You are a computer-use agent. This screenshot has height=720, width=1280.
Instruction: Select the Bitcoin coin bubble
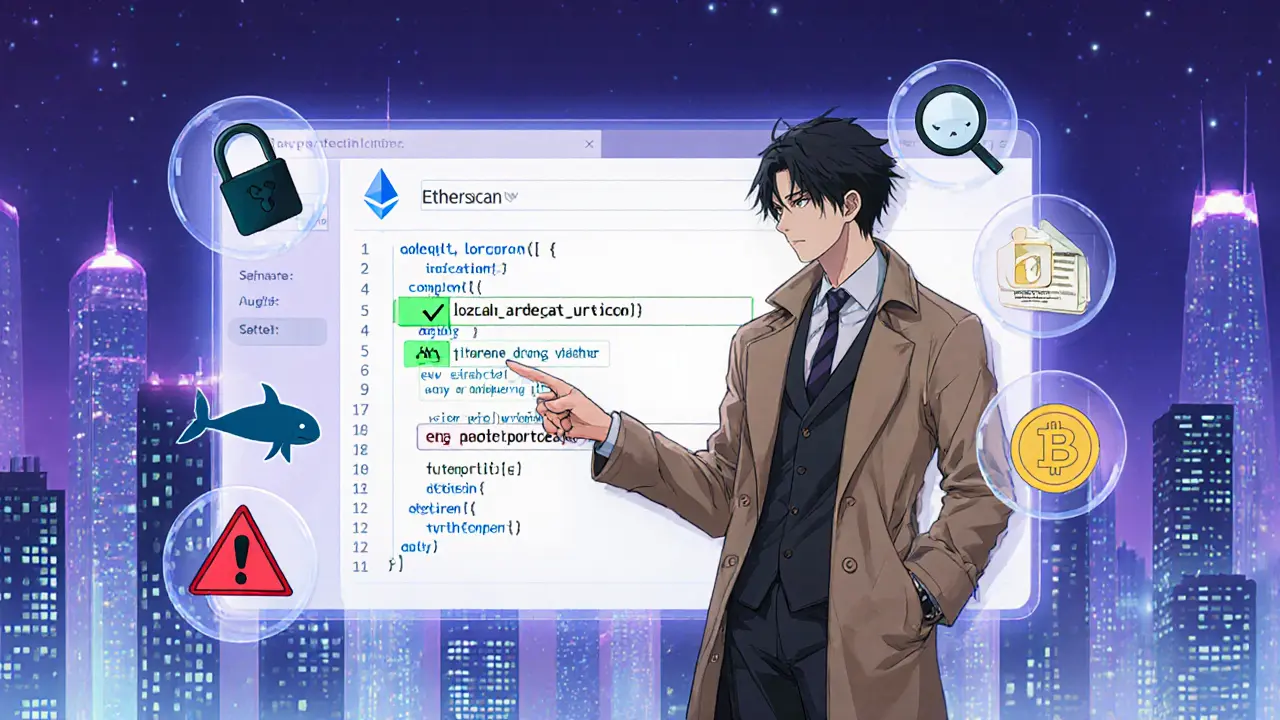(x=1053, y=447)
